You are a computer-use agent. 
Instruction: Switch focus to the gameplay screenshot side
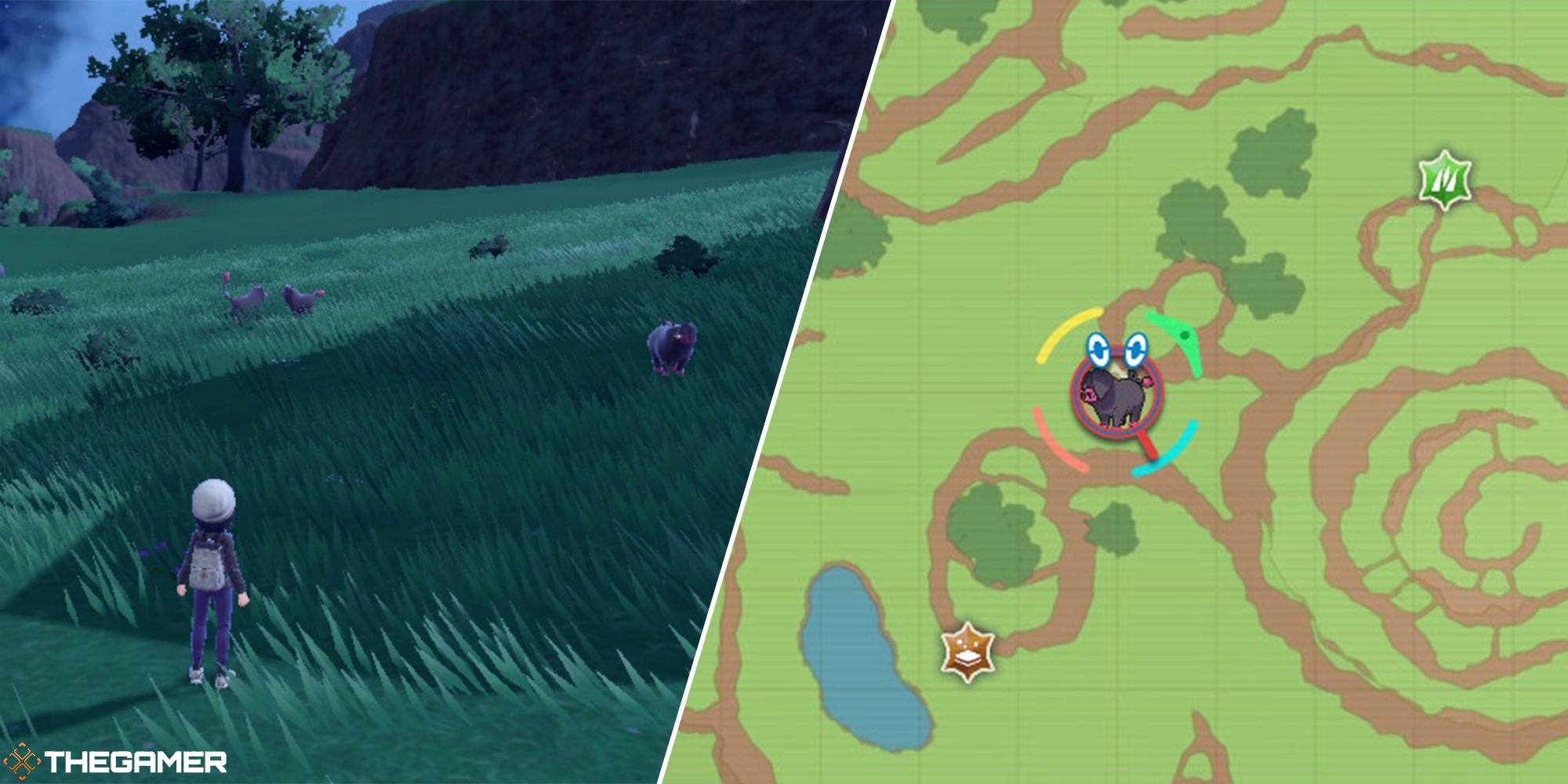coord(353,392)
